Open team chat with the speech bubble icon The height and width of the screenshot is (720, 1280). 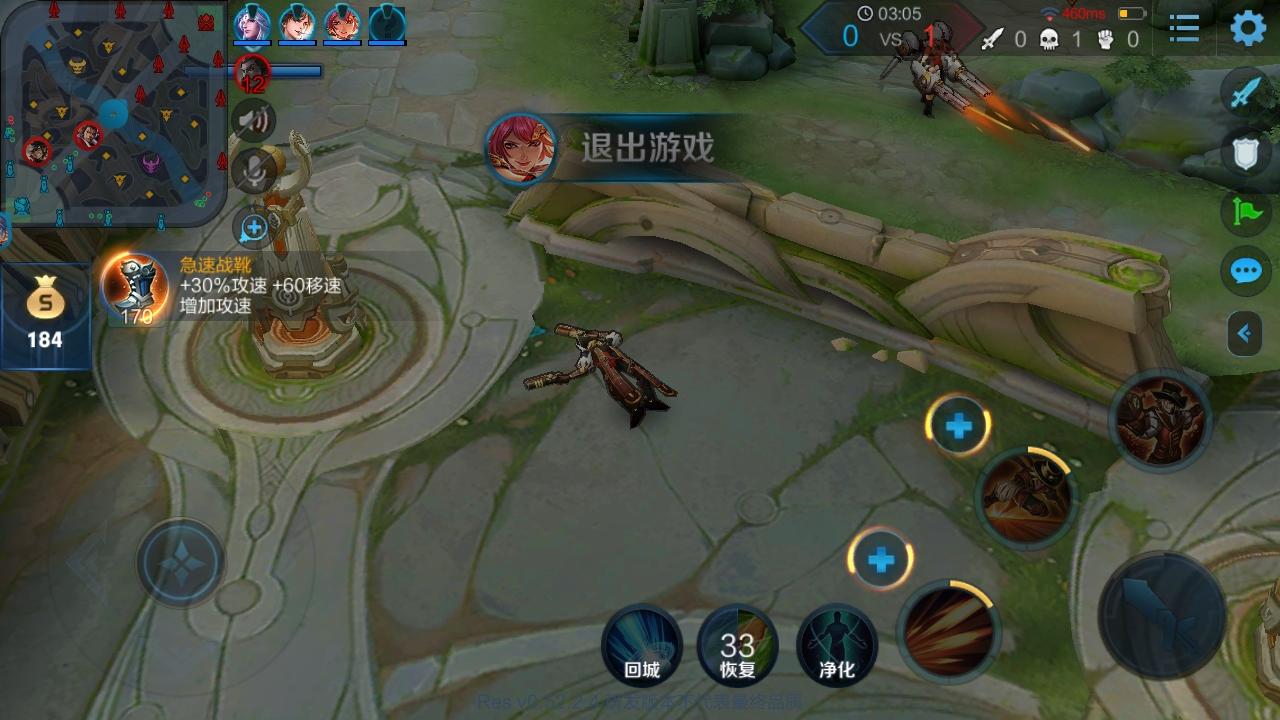1243,272
